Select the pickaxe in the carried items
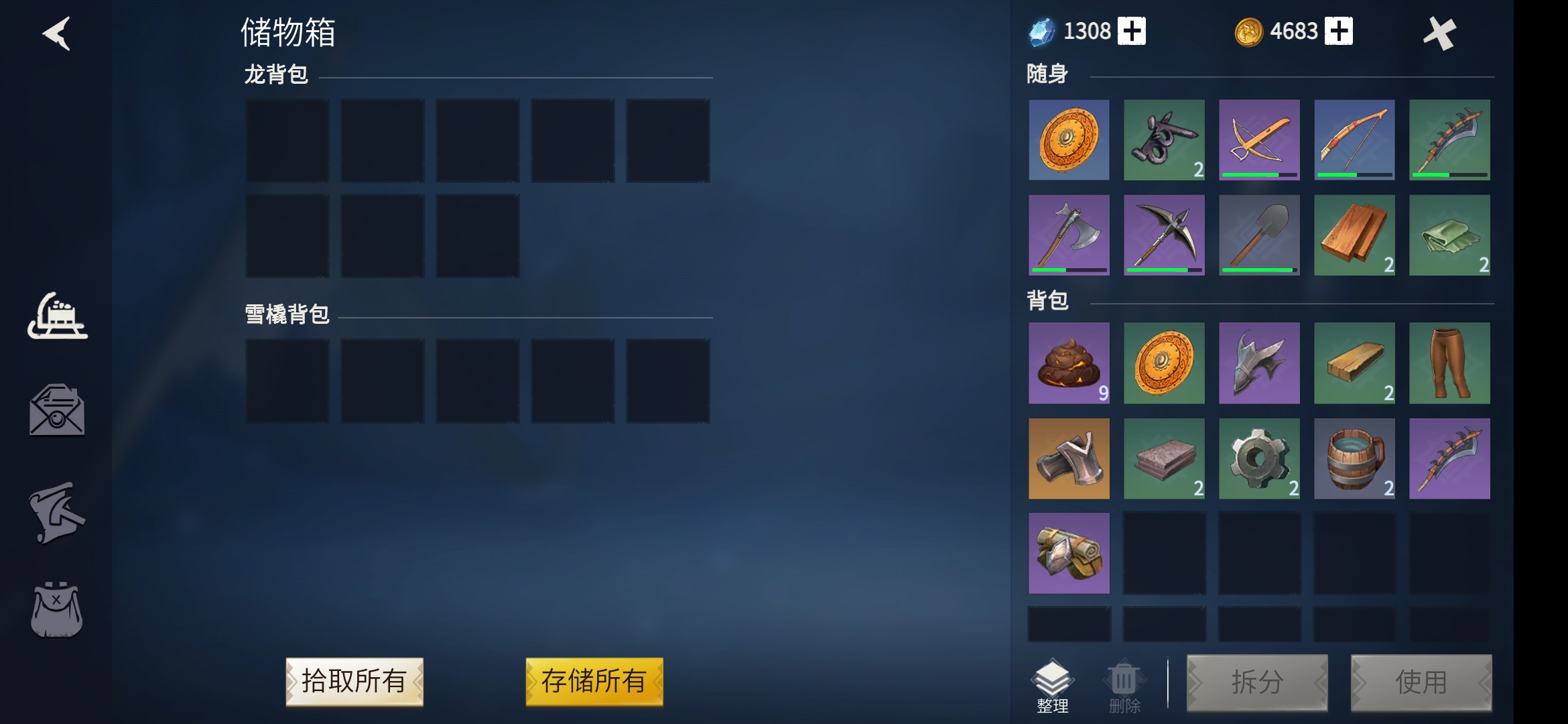 pyautogui.click(x=1164, y=235)
